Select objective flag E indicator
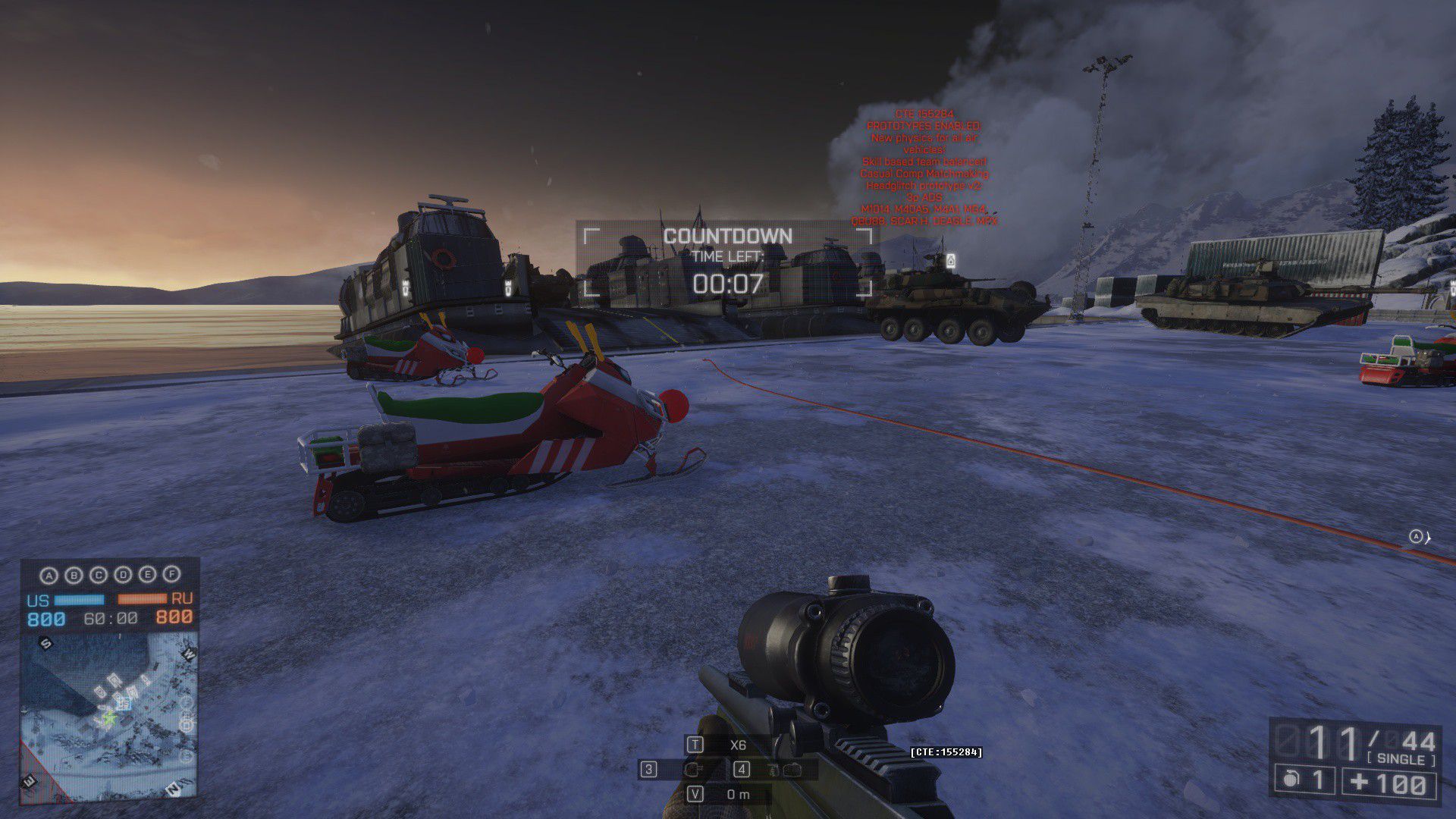This screenshot has width=1456, height=819. click(148, 575)
